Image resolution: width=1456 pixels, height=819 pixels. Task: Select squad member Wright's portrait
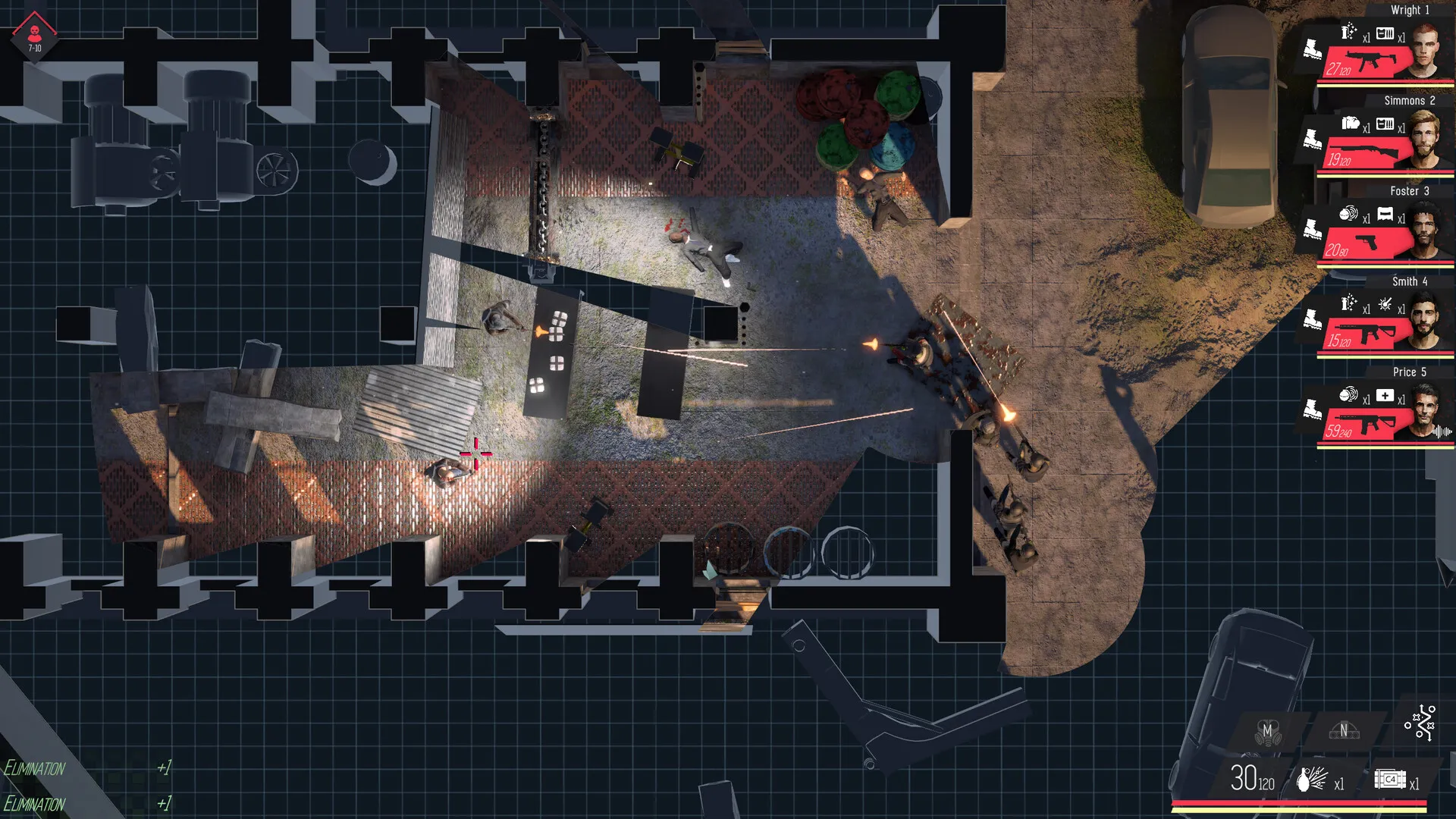[1426, 52]
